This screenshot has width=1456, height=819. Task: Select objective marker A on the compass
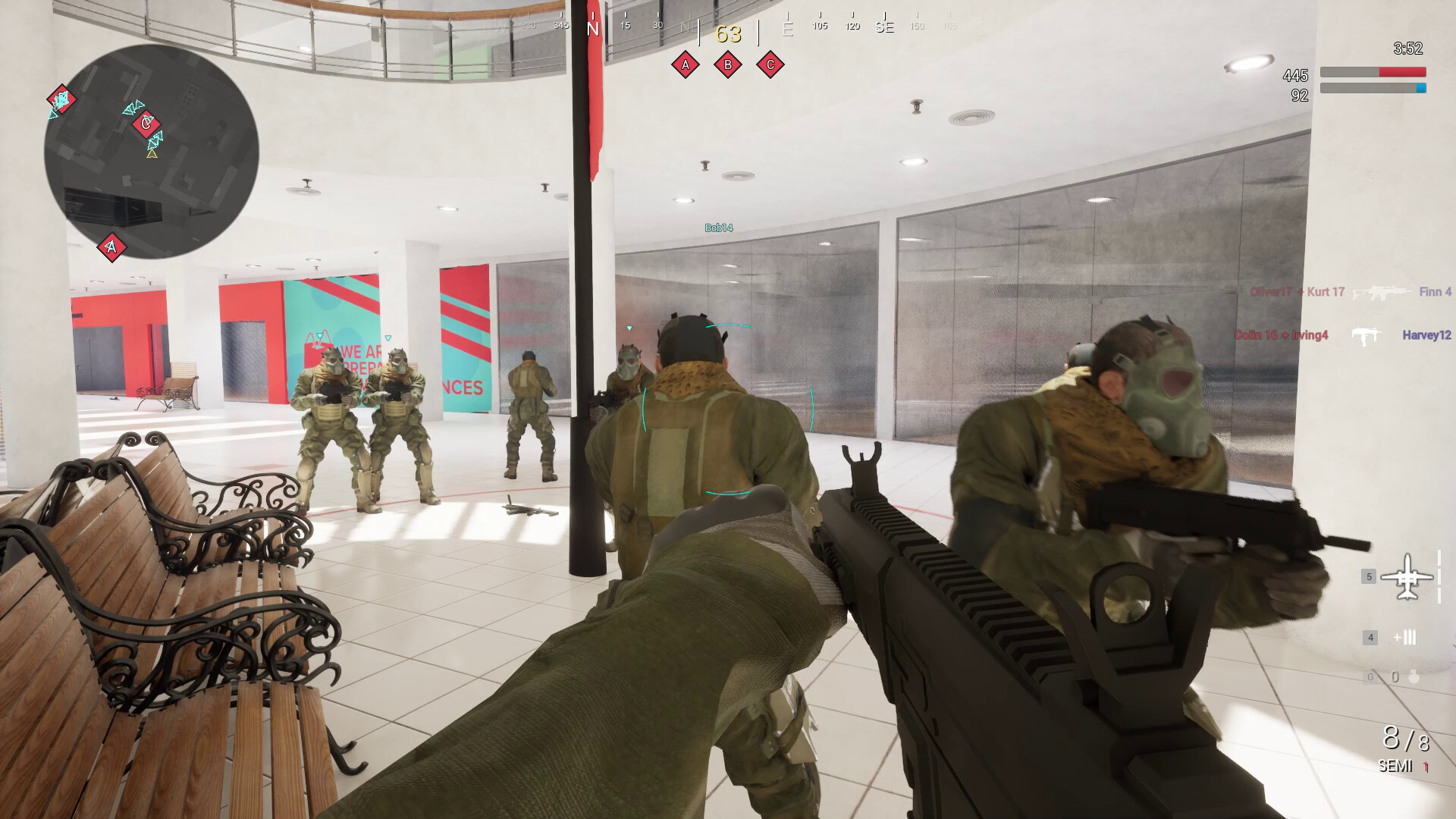[685, 65]
